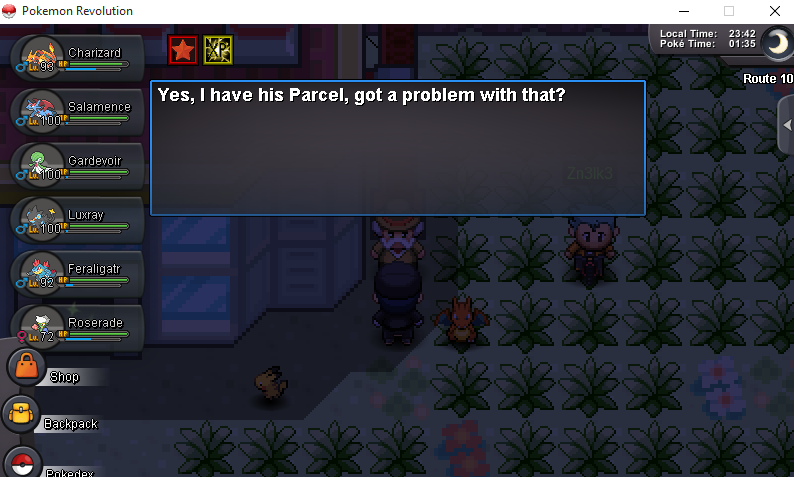
Task: Open the Backpack
Action: (x=22, y=414)
